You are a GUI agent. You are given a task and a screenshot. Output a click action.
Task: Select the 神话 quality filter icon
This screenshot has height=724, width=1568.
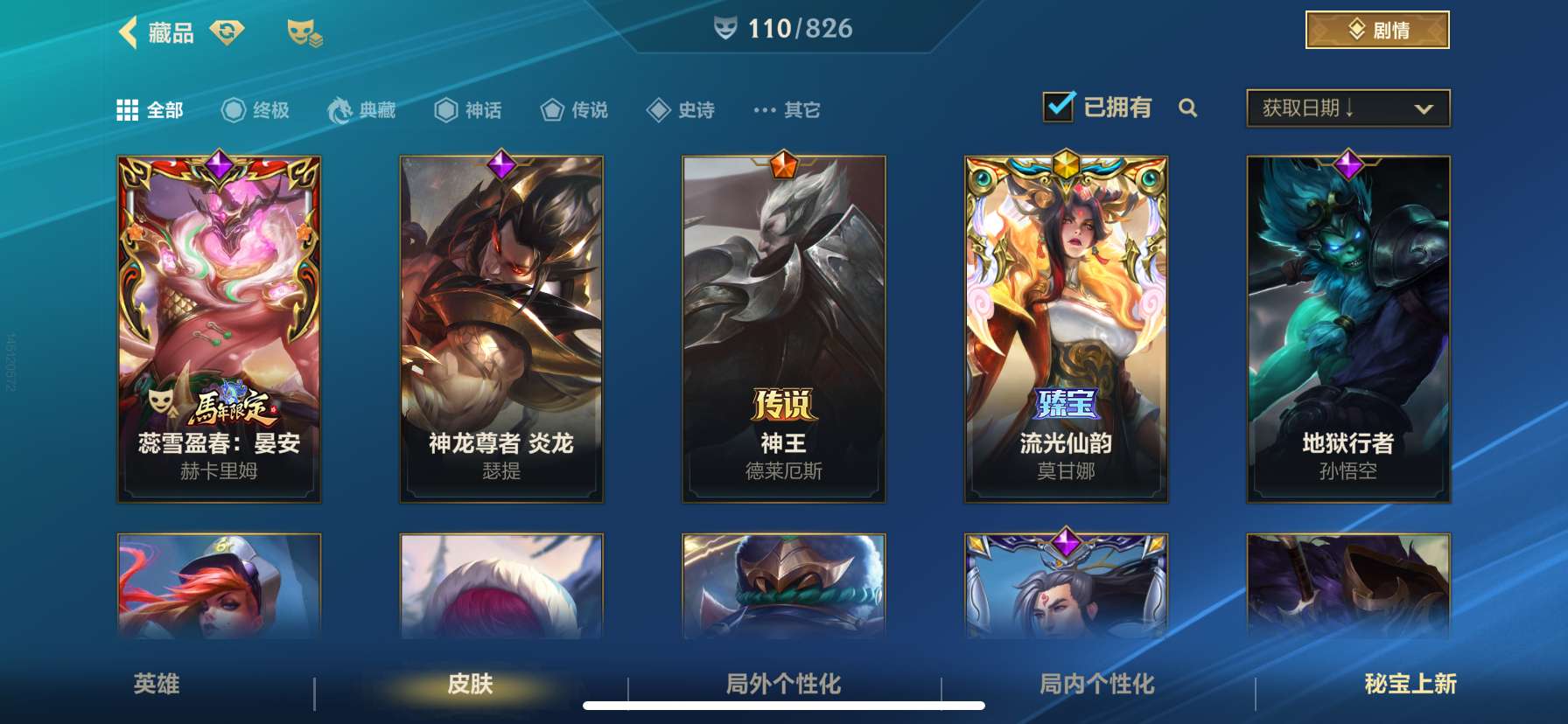(444, 108)
